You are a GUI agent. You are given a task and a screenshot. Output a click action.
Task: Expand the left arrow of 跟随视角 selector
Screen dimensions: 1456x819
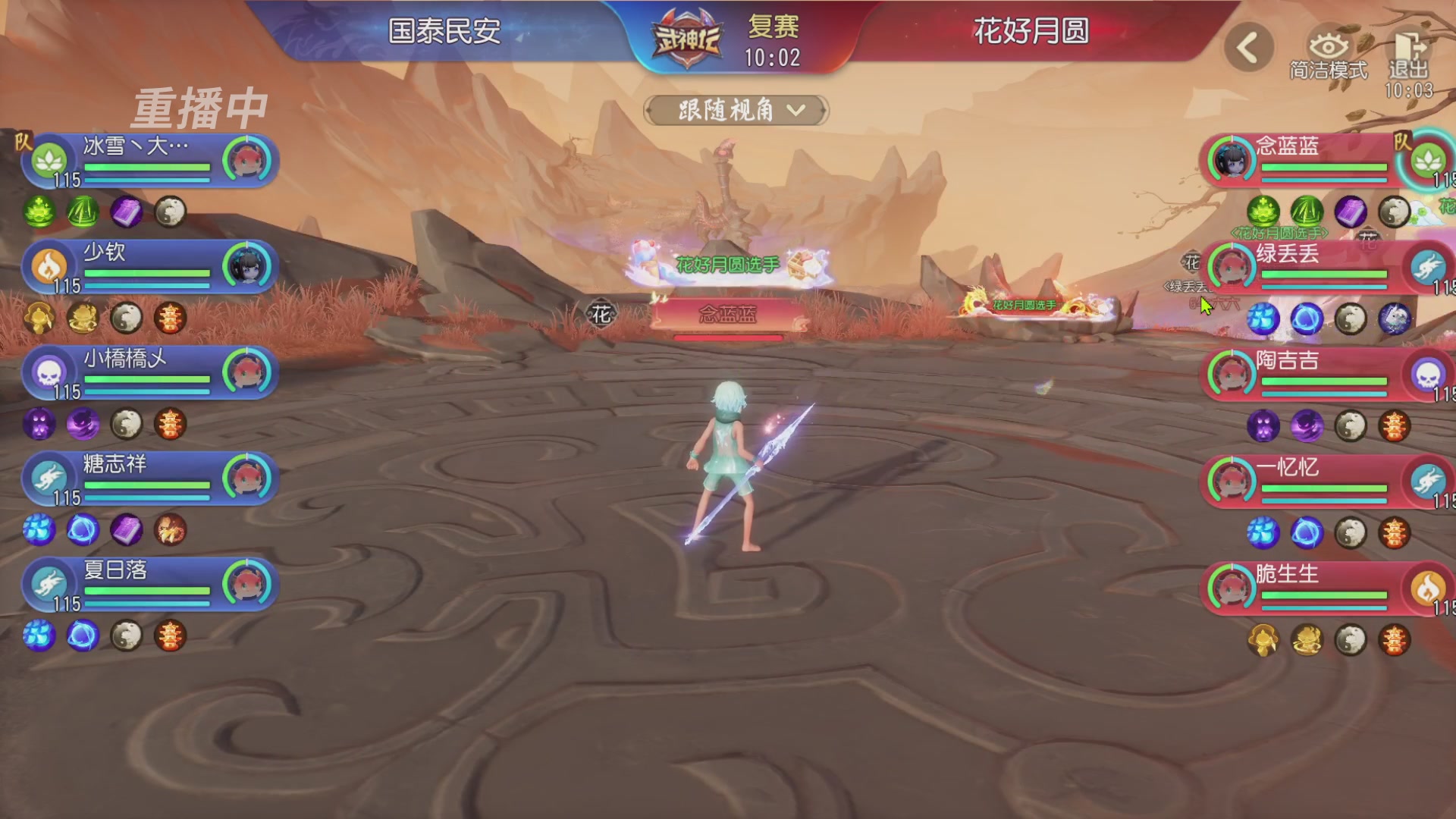click(648, 111)
